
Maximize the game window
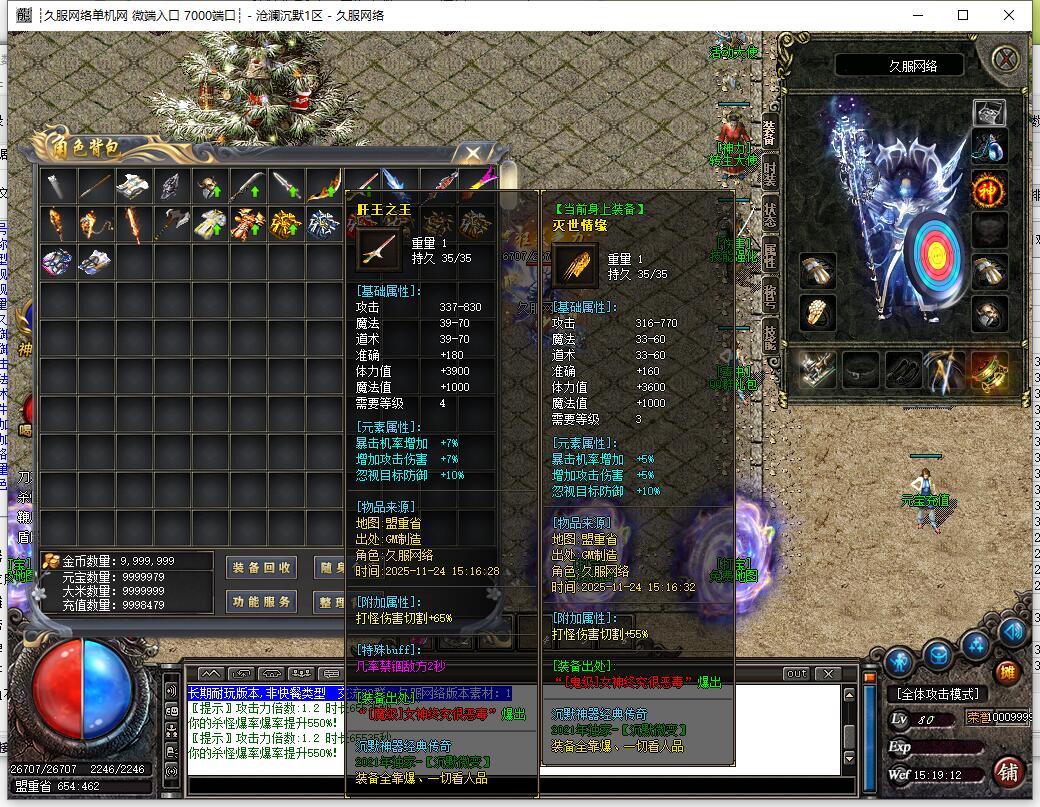point(963,15)
